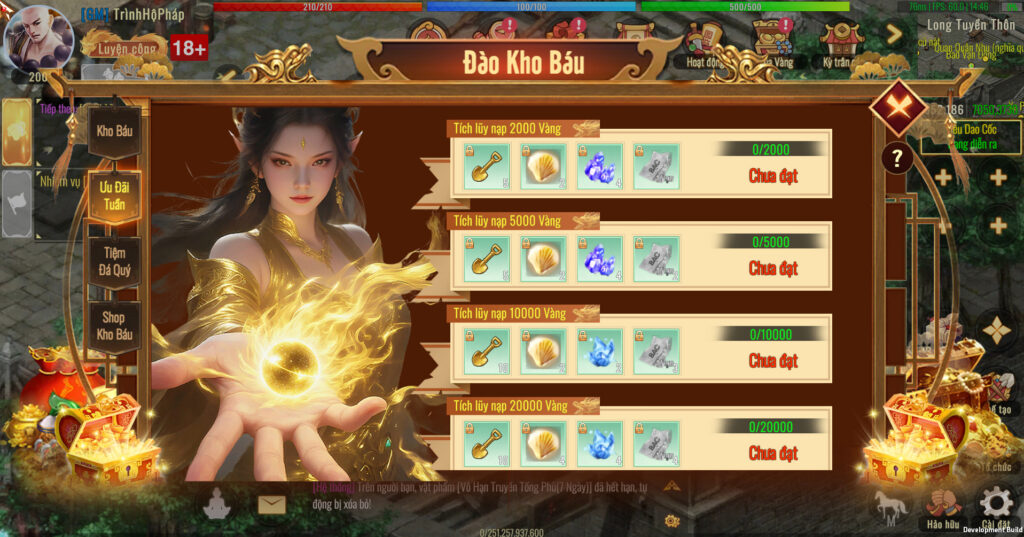Open the player avatar portrait
This screenshot has height=537, width=1024.
[38, 40]
